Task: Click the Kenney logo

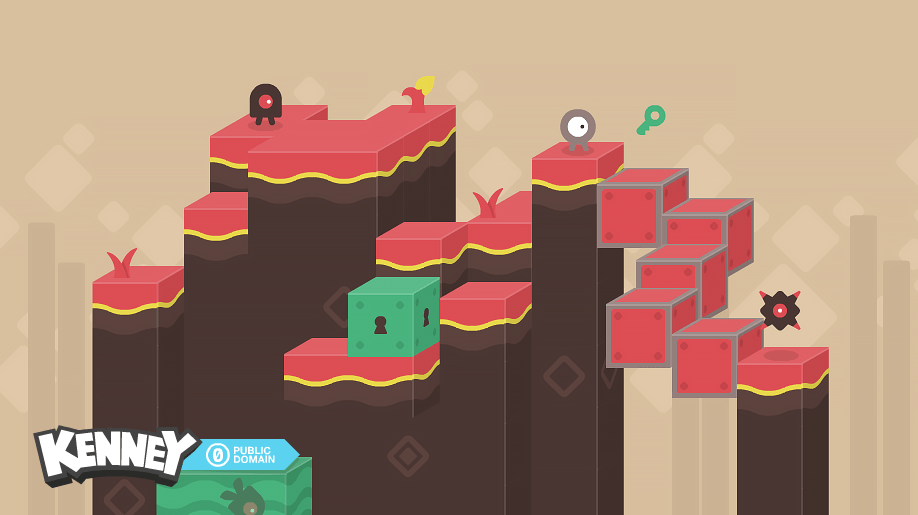Action: tap(112, 455)
